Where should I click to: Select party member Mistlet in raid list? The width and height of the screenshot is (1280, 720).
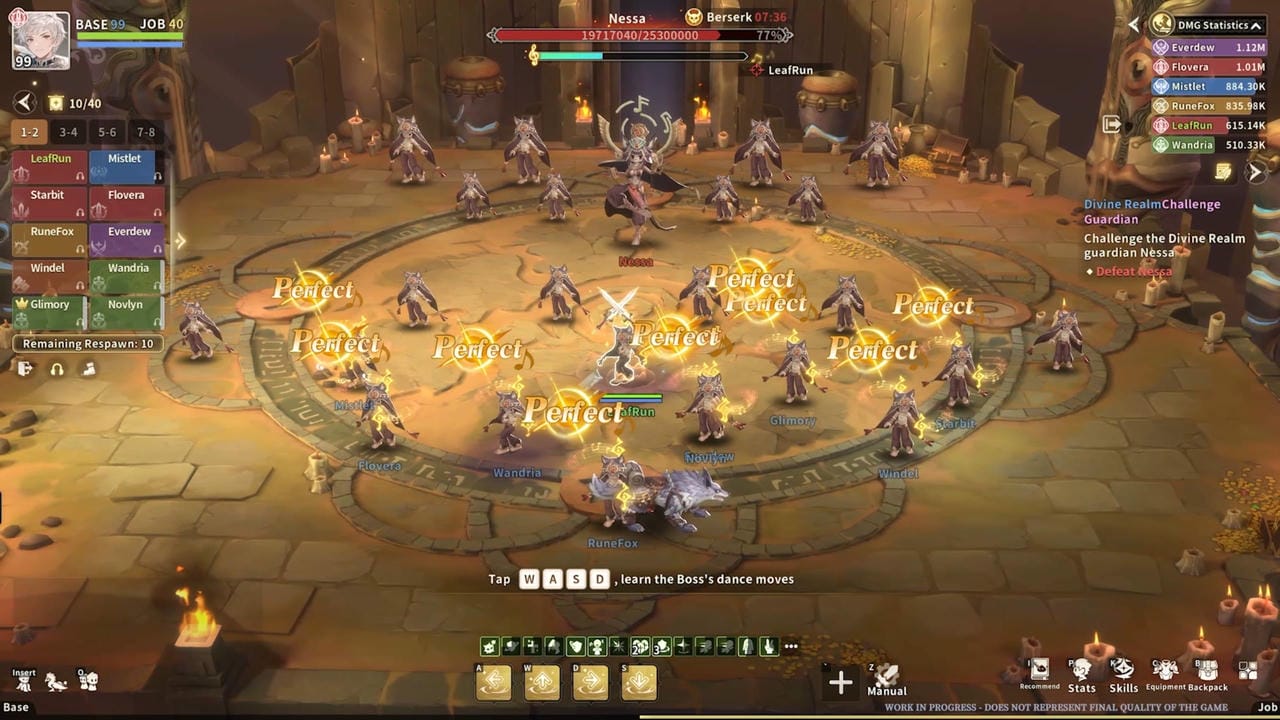point(126,166)
